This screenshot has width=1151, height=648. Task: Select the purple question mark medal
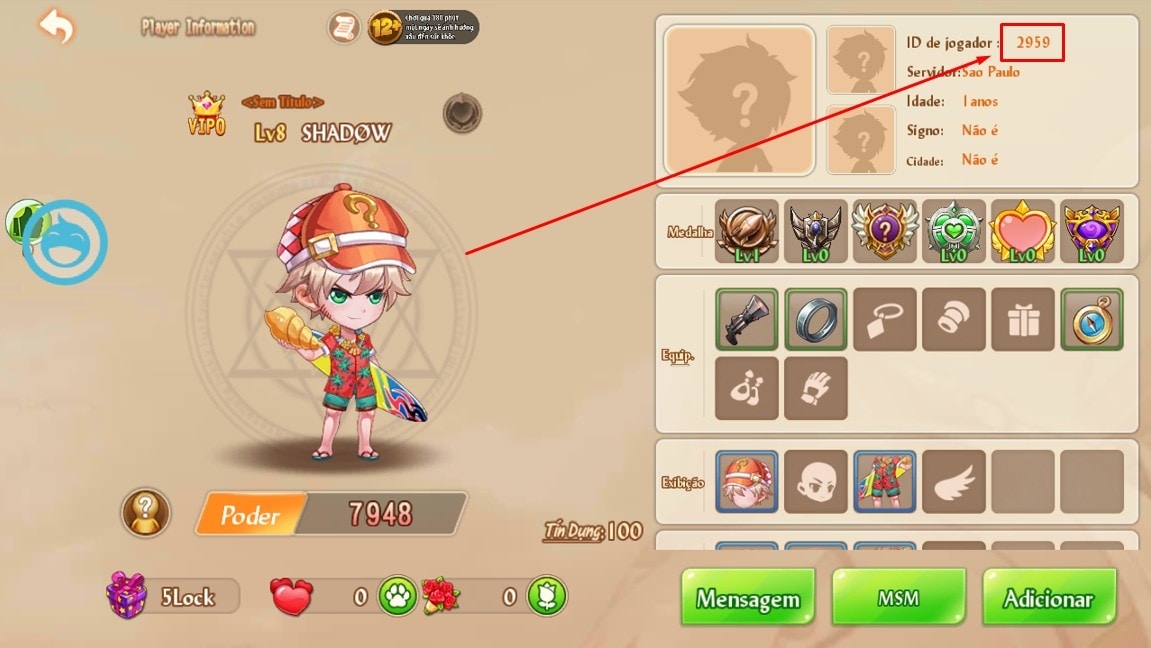click(x=885, y=232)
